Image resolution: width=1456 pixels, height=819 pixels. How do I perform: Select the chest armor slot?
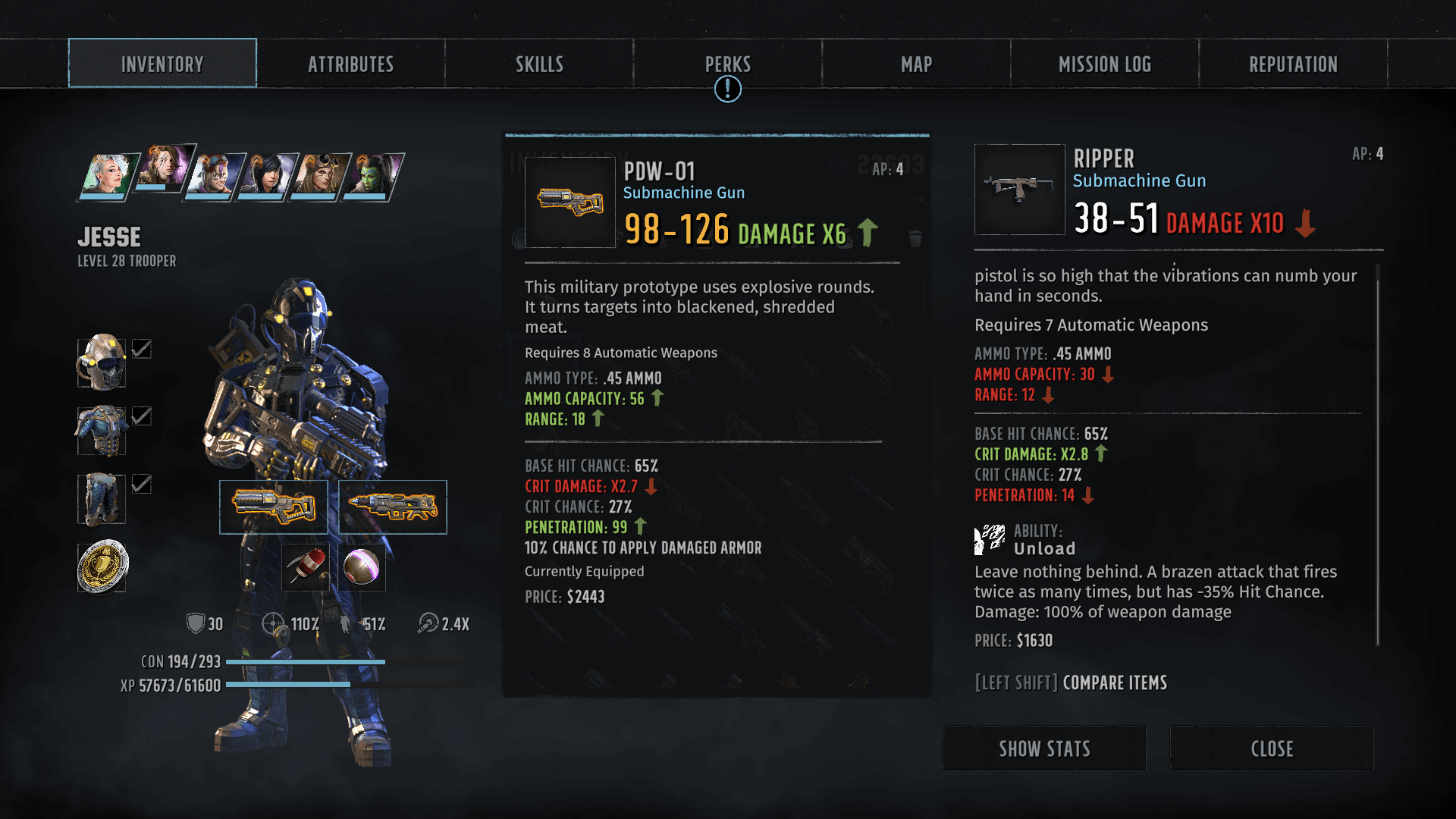pos(102,430)
